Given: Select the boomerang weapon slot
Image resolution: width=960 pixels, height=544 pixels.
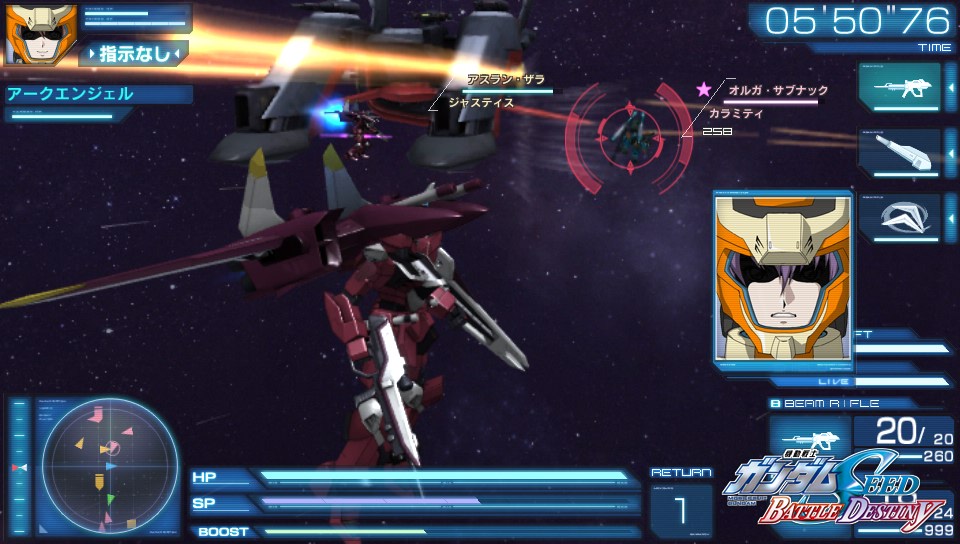Looking at the screenshot, I should [899, 218].
